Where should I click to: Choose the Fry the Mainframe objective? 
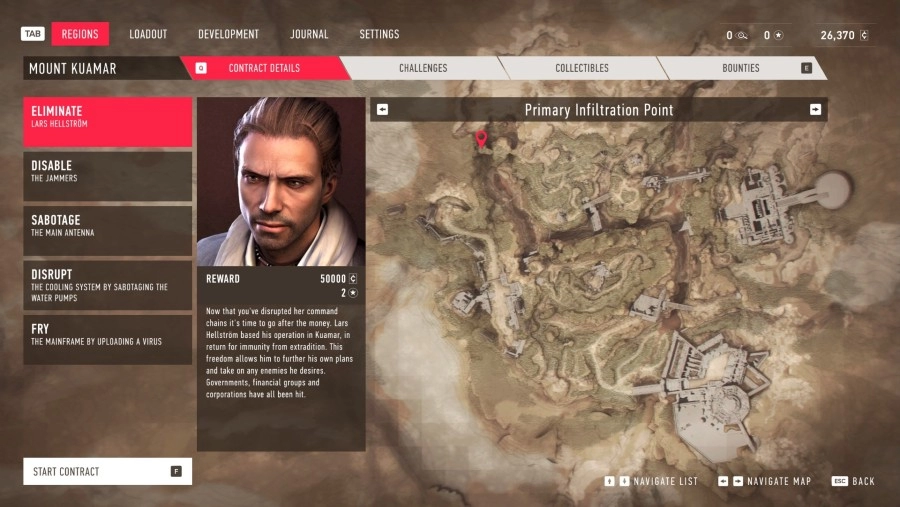click(x=108, y=339)
